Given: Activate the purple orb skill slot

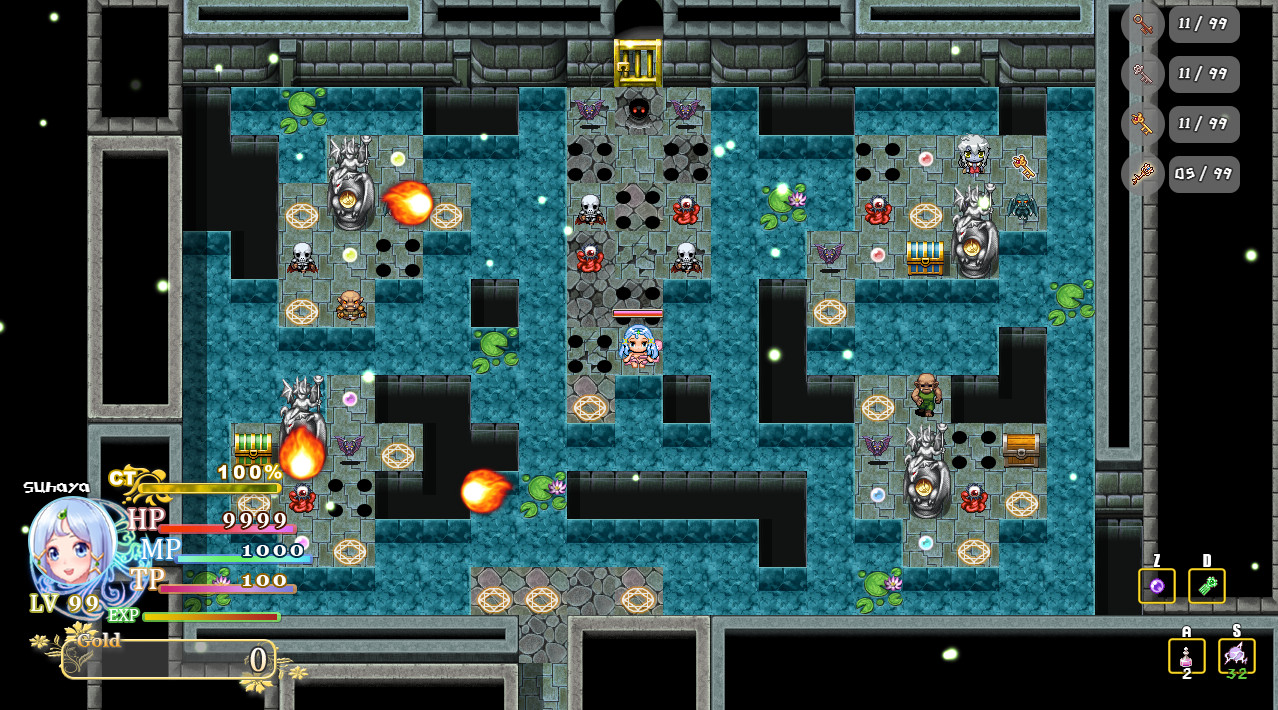Looking at the screenshot, I should click(x=1156, y=586).
